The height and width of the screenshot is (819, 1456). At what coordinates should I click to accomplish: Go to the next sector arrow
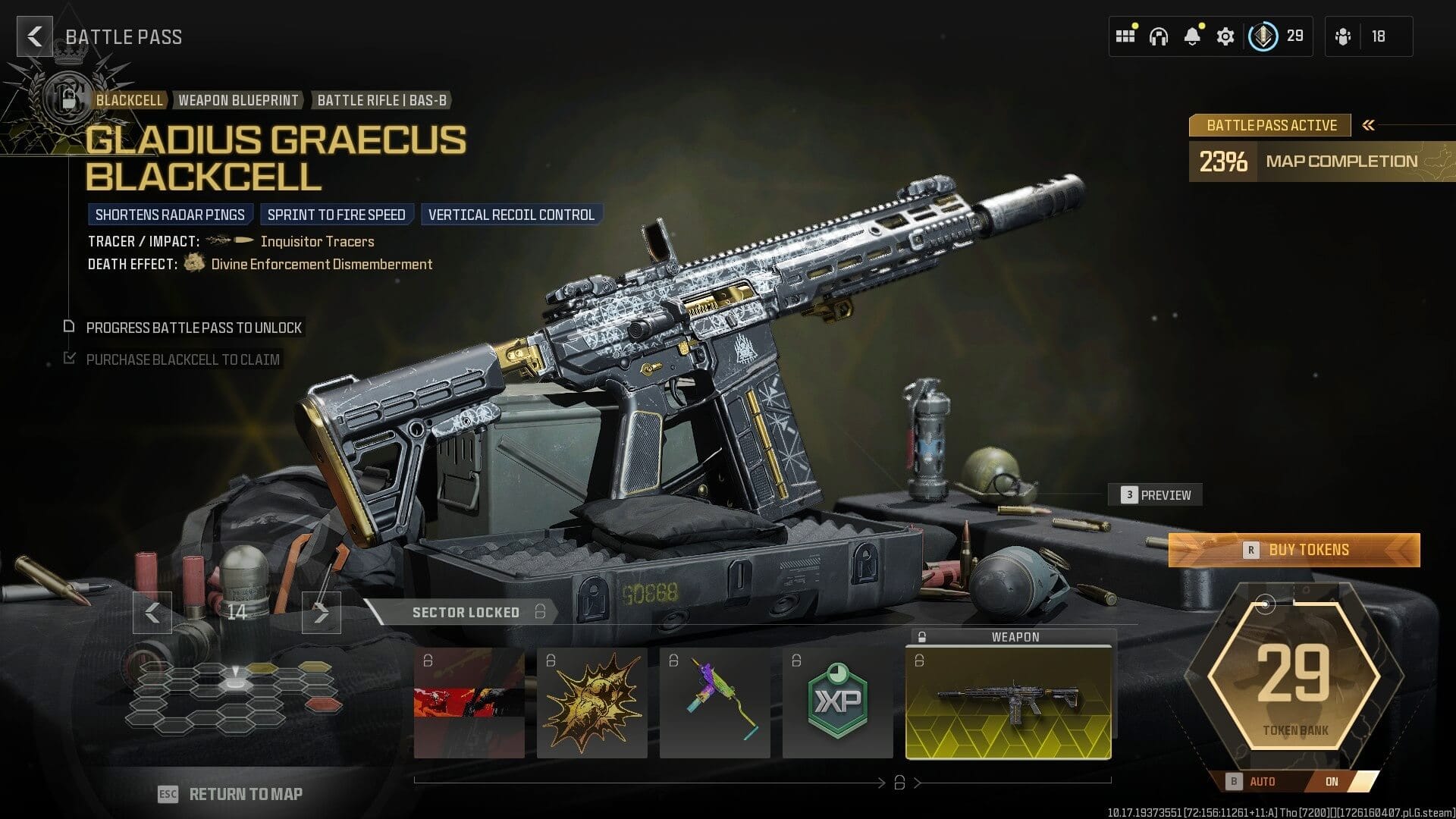[322, 612]
